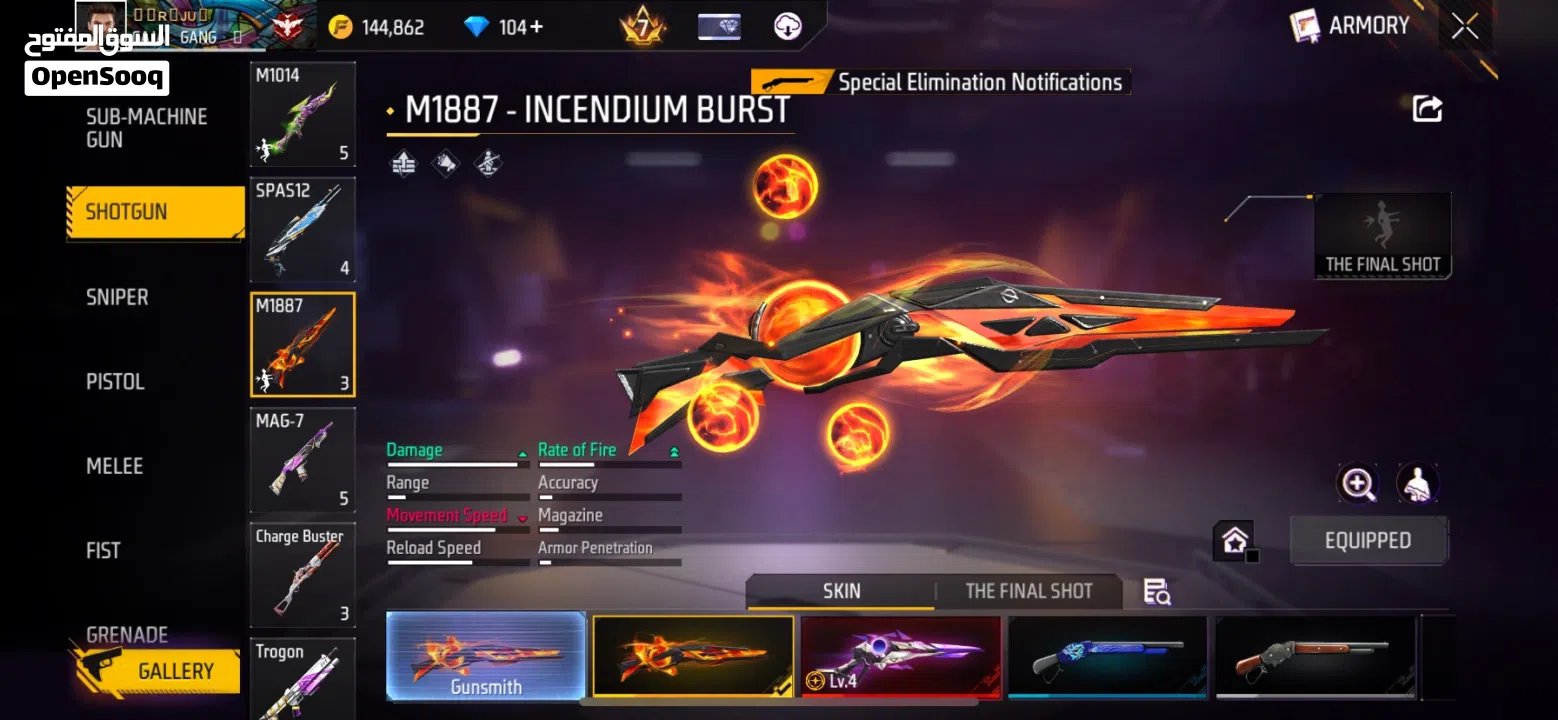Switch to the SKIN tab
This screenshot has width=1558, height=720.
tap(840, 591)
